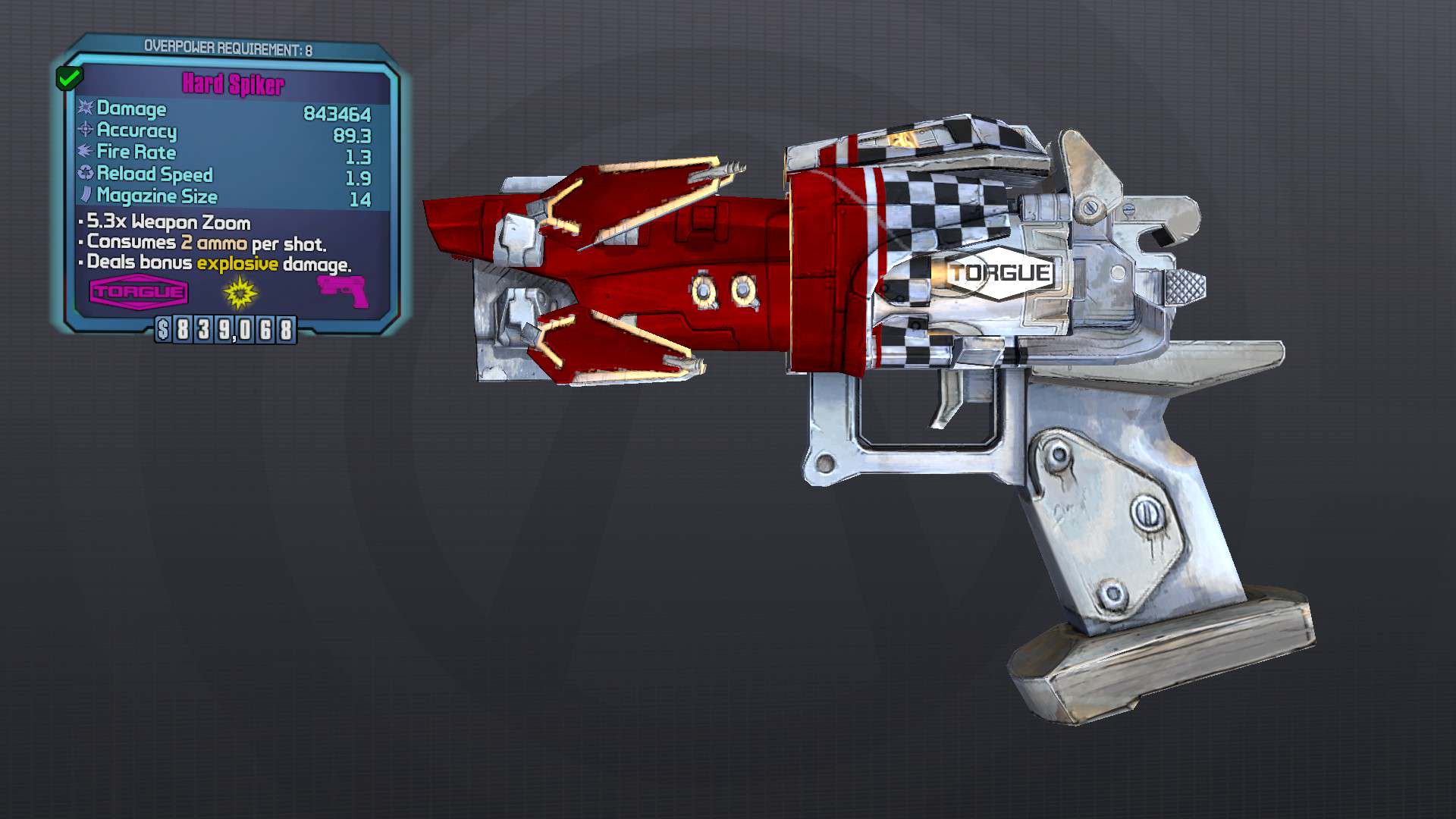This screenshot has width=1456, height=819.
Task: Click the Reload Speed recycle icon
Action: coord(85,174)
